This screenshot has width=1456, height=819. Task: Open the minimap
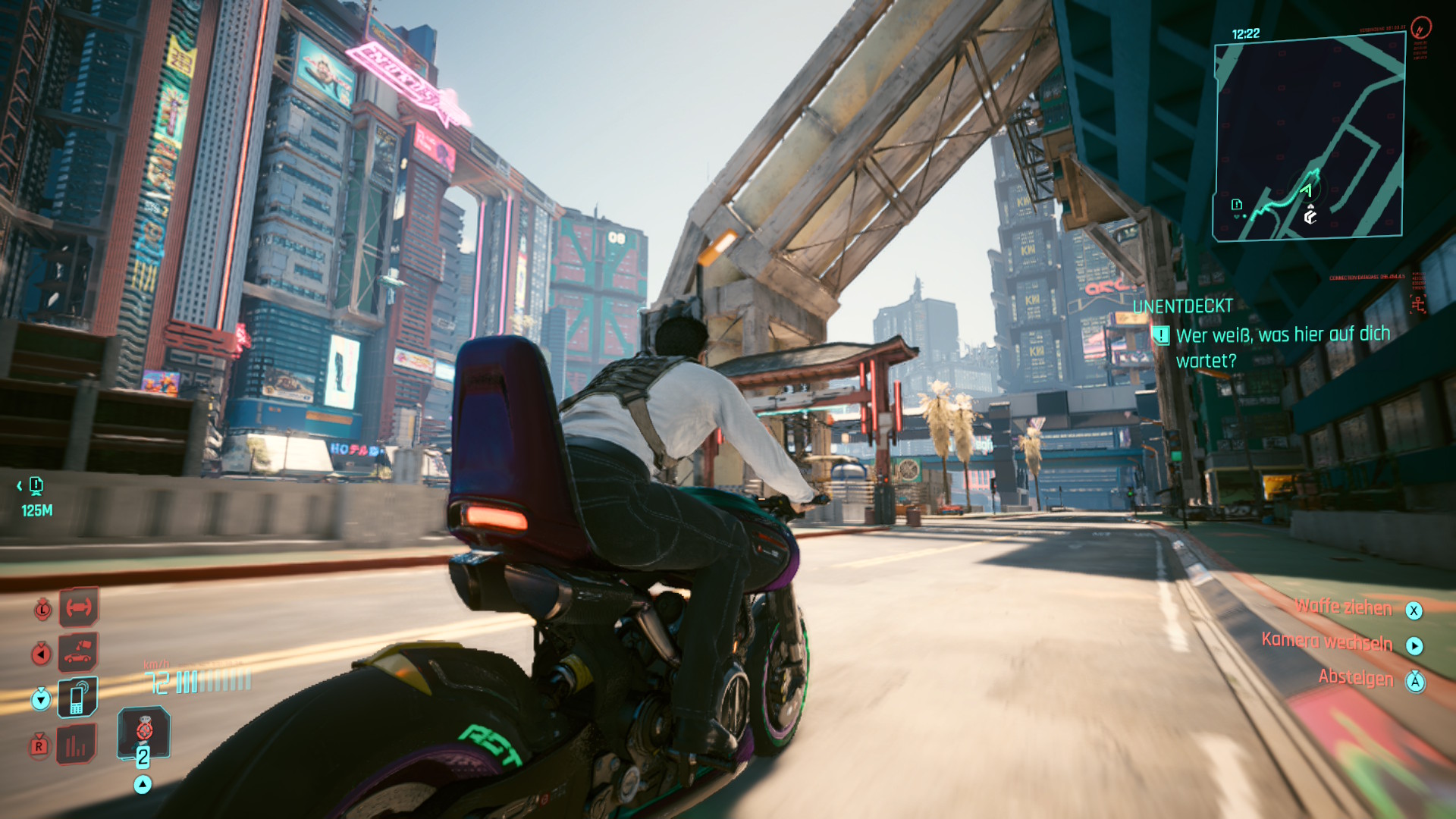click(x=1309, y=137)
